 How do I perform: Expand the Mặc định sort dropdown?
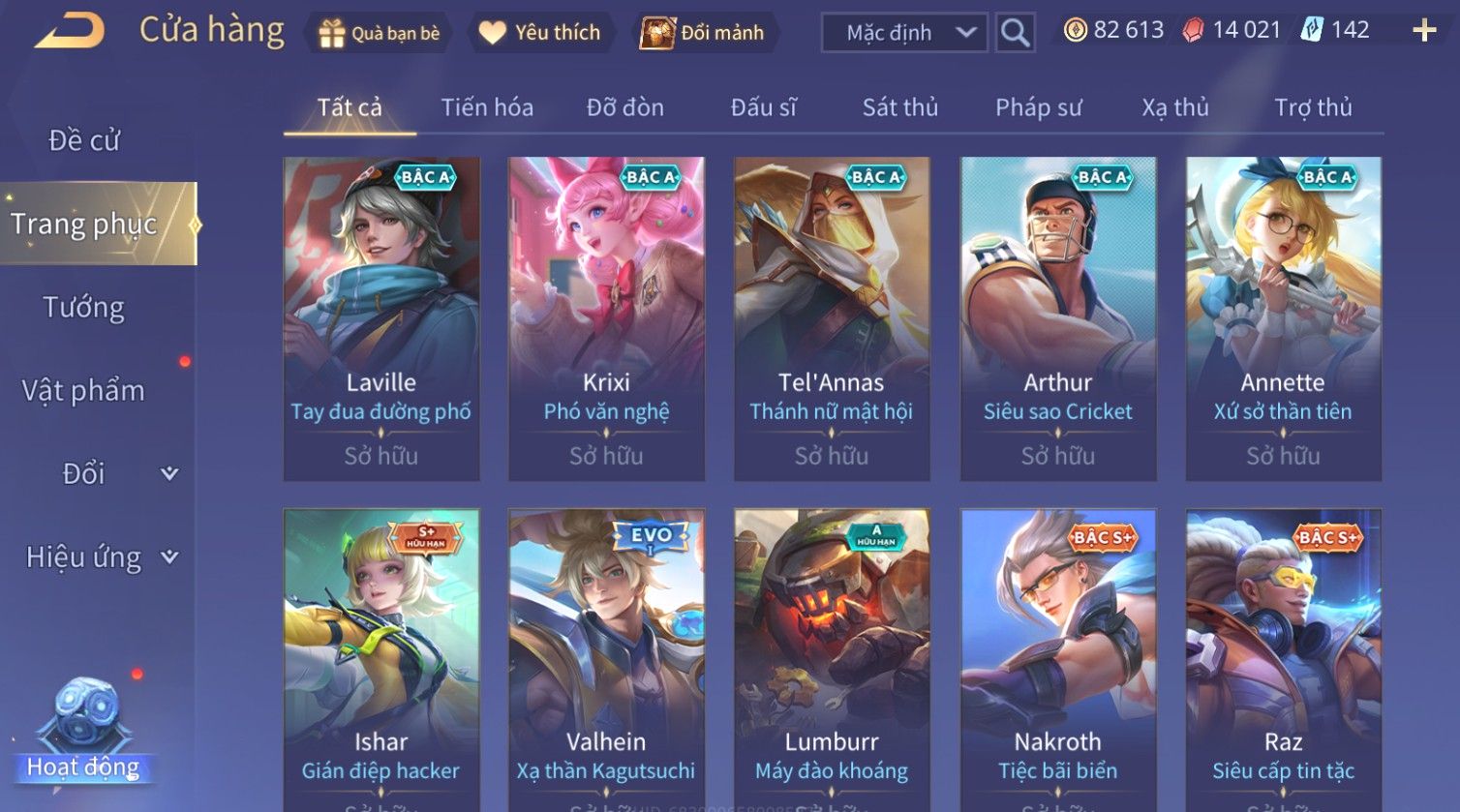pos(904,33)
